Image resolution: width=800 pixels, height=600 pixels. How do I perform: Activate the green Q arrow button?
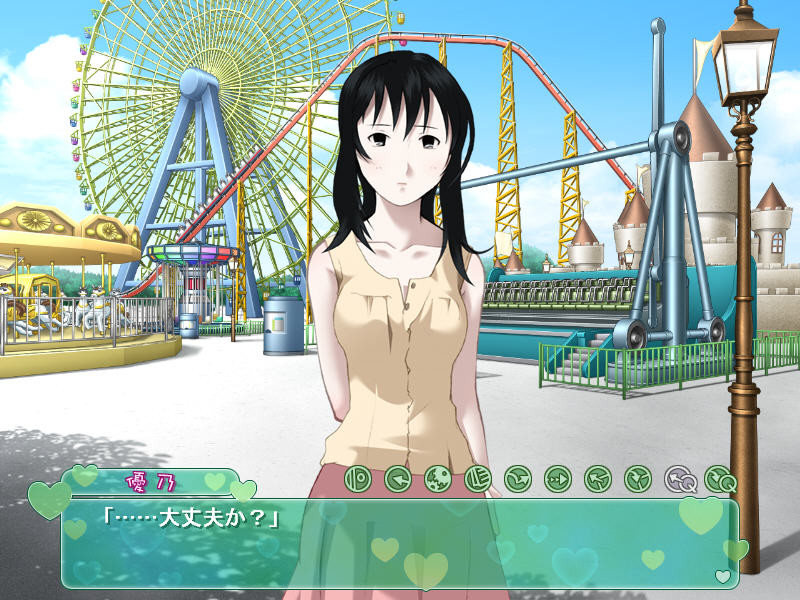(x=718, y=479)
